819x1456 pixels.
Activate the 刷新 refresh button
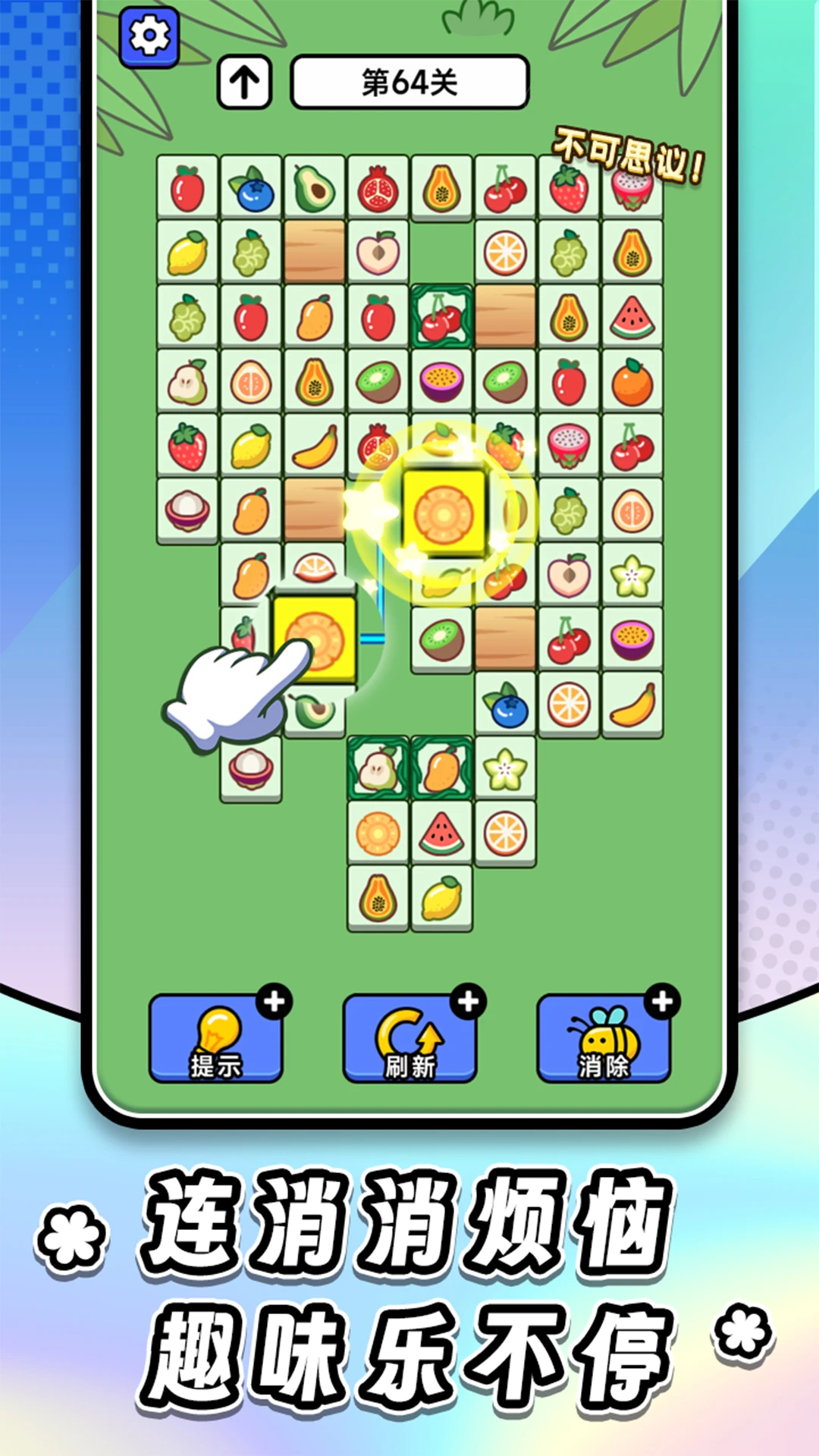coord(409,1037)
